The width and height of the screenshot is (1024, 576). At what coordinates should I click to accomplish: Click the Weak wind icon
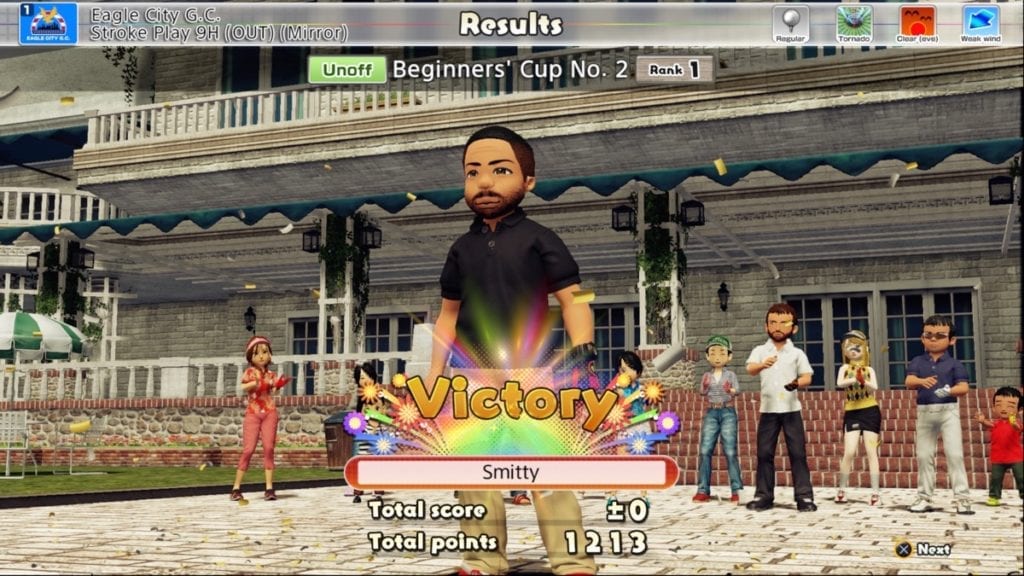click(980, 23)
